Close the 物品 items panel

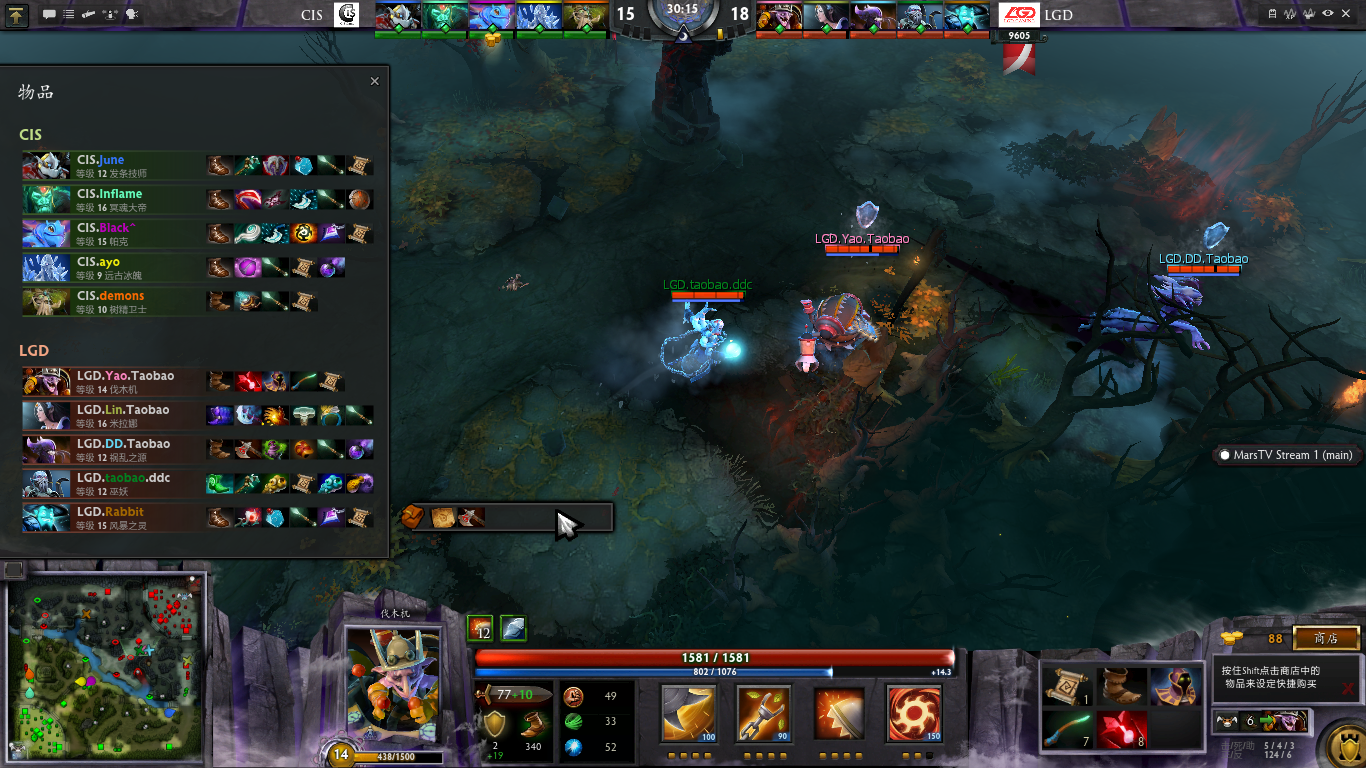click(375, 82)
